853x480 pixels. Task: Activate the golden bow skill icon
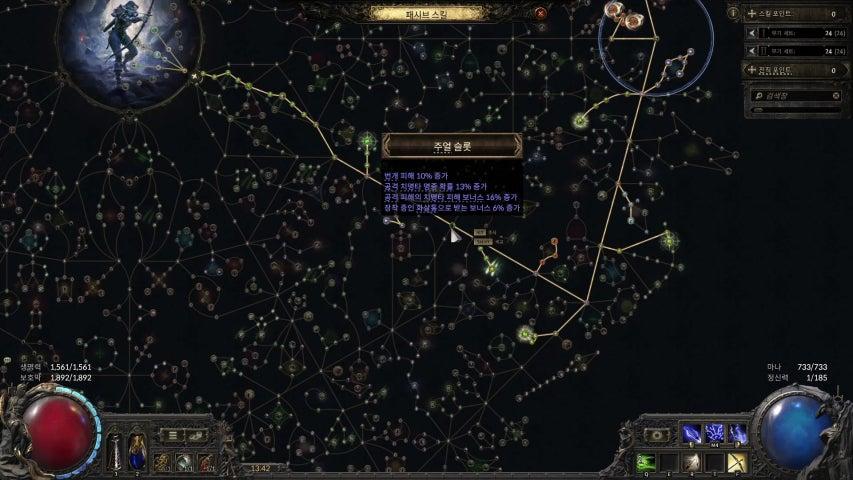pos(737,462)
